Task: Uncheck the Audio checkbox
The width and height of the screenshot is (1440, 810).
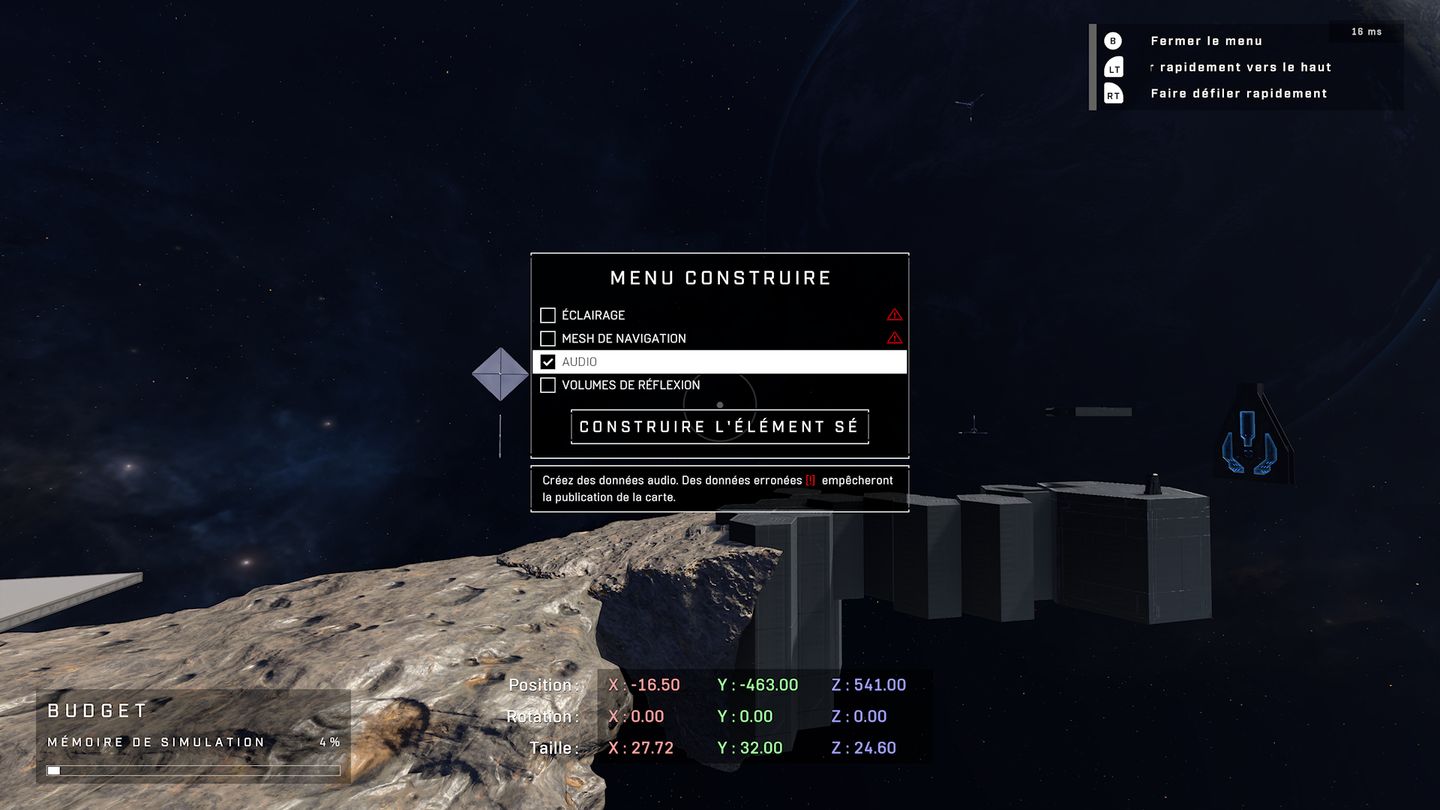Action: point(548,362)
